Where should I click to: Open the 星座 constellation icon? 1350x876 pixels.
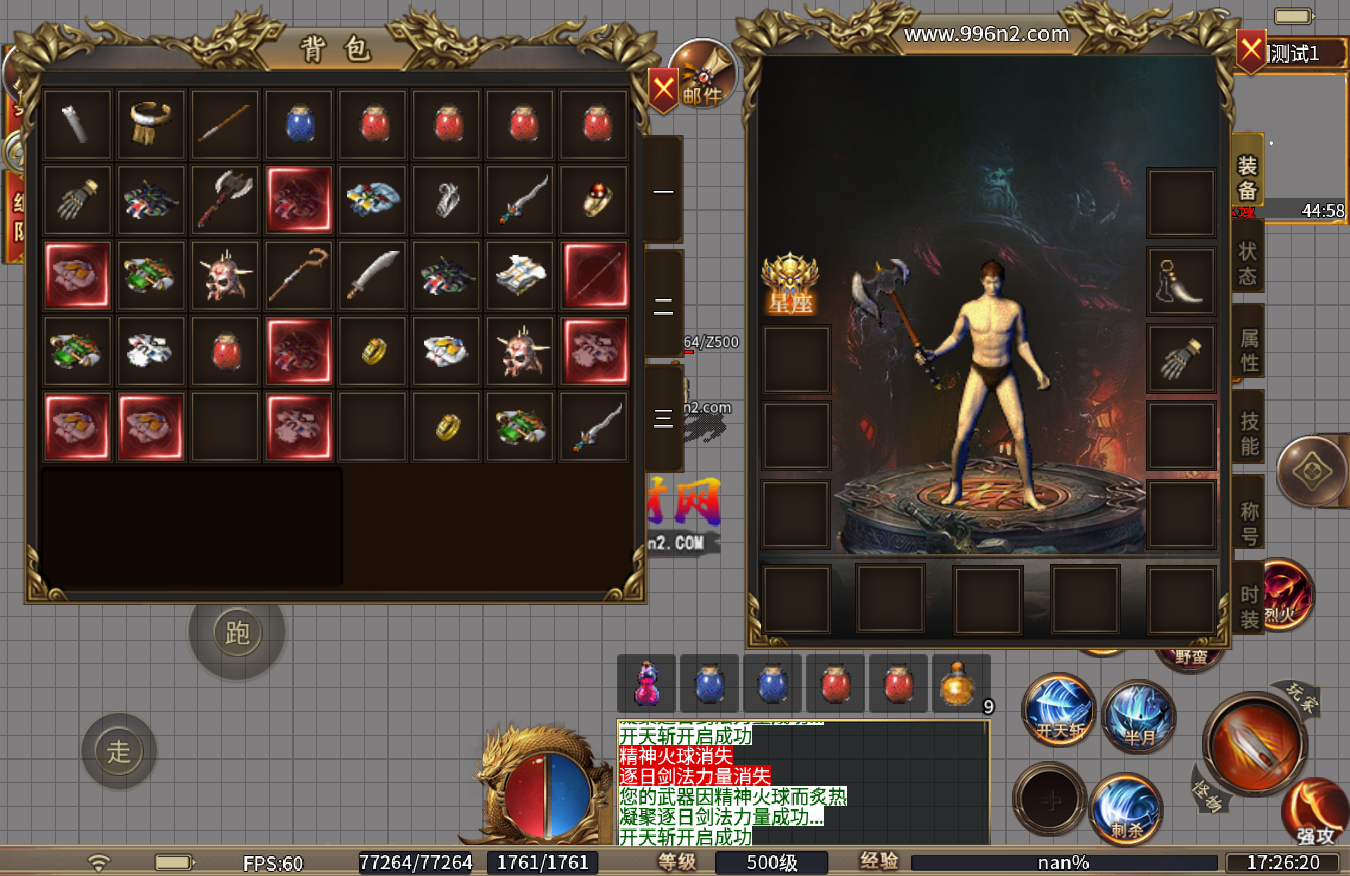pyautogui.click(x=791, y=284)
